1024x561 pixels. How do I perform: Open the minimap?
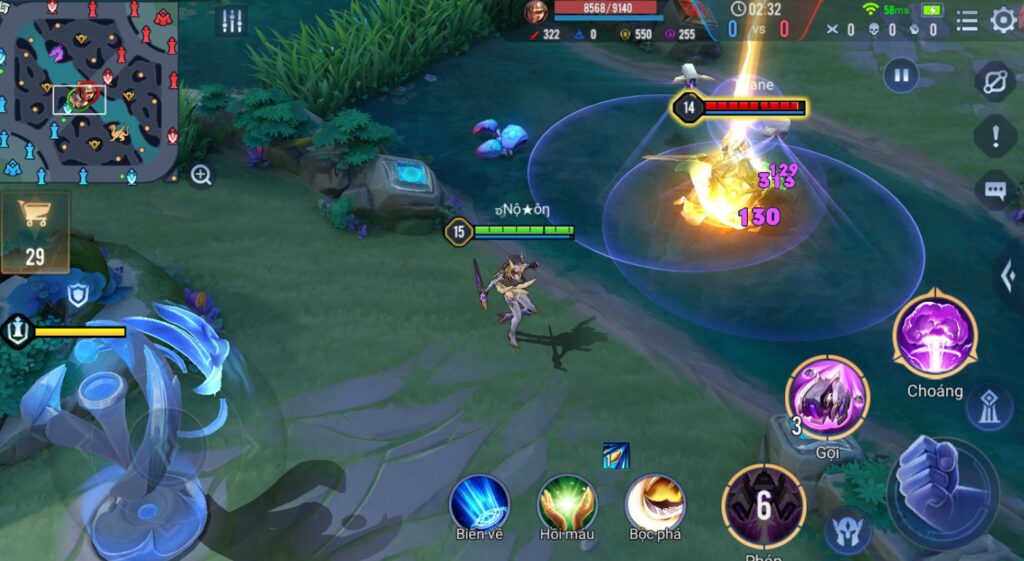click(x=90, y=92)
